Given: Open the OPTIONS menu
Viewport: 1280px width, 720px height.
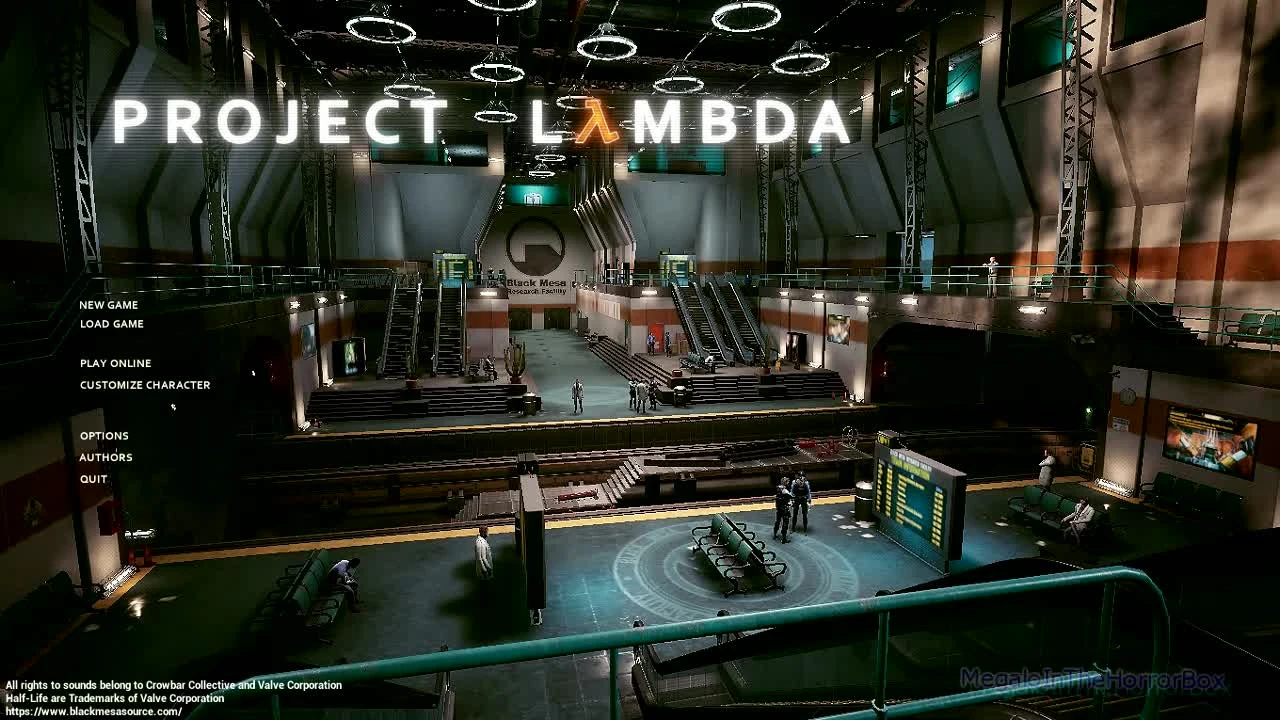Looking at the screenshot, I should [x=103, y=435].
